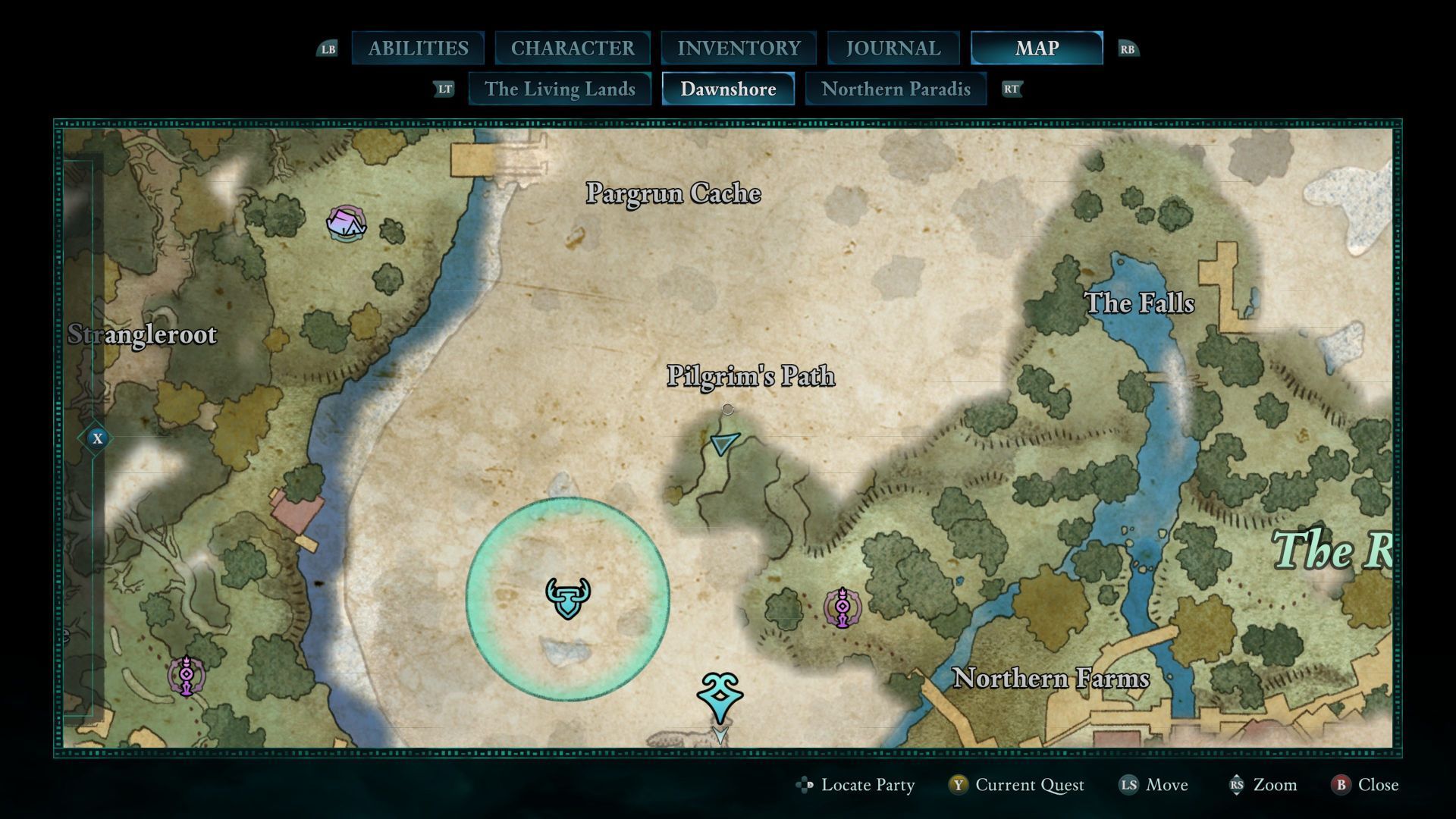The width and height of the screenshot is (1456, 819).
Task: Select the party camp tent marker
Action: 347,224
